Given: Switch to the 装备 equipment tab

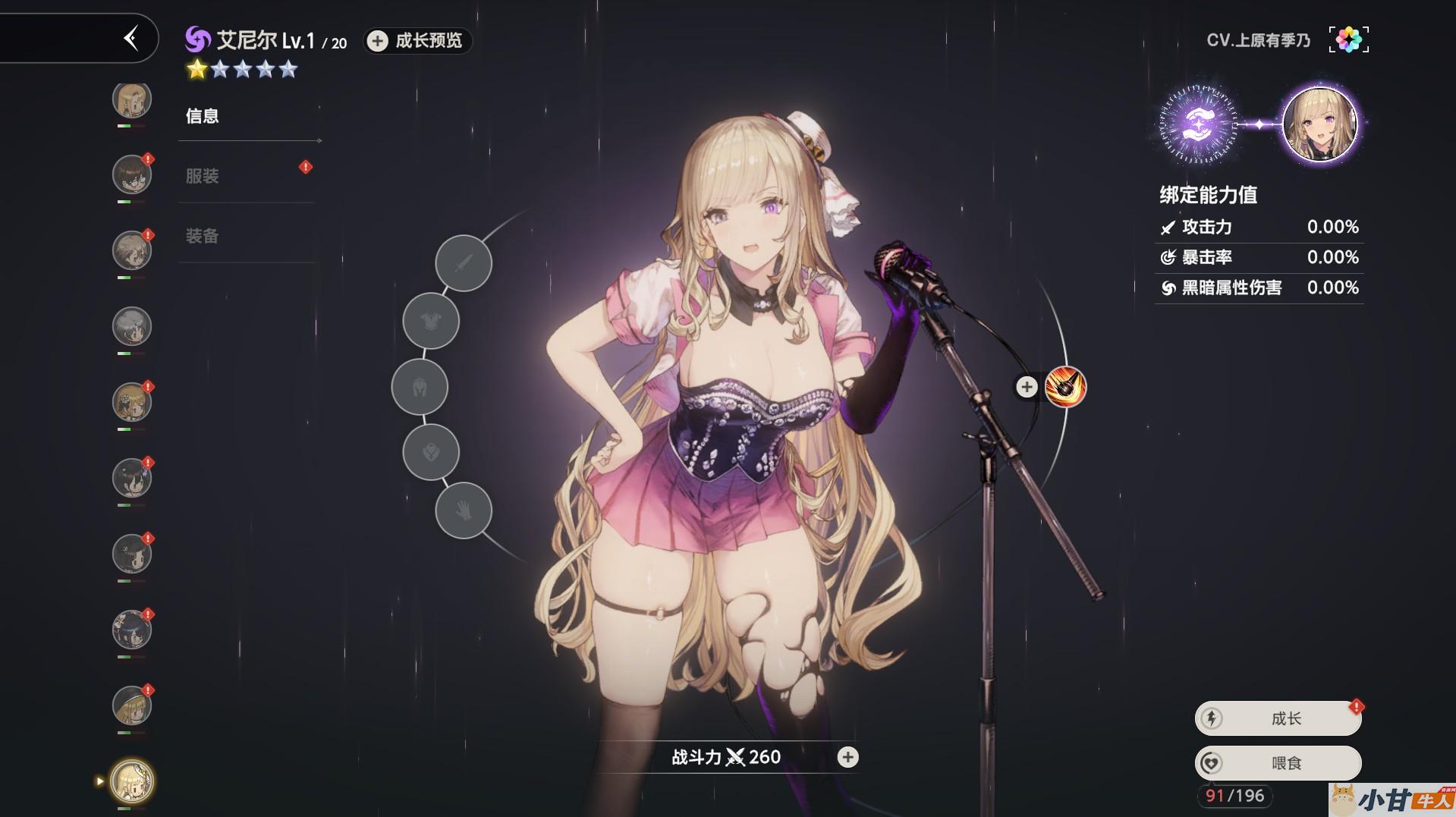Looking at the screenshot, I should click(203, 236).
